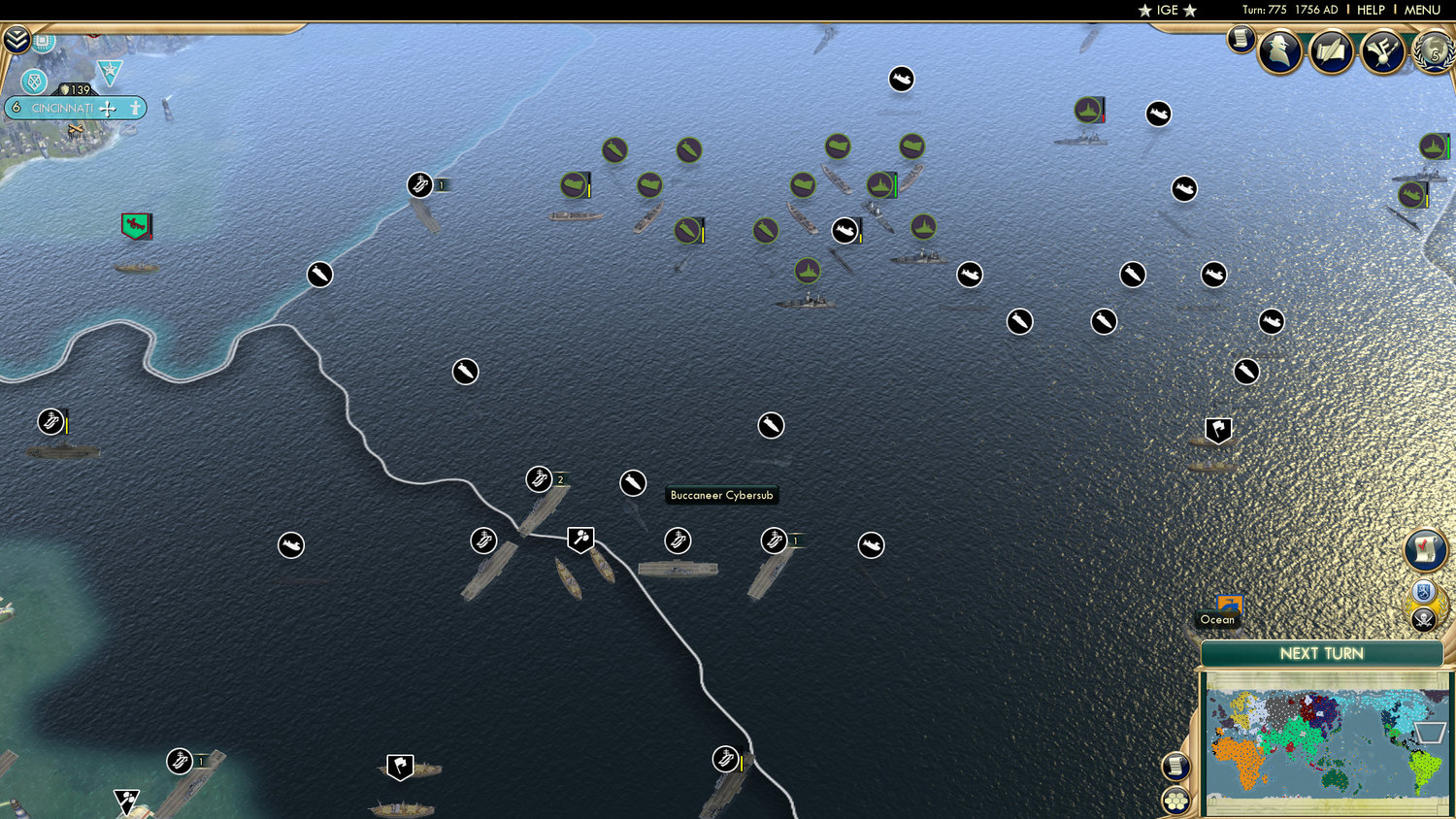Click the pirate skull notification icon above minimap
1456x819 pixels.
[1423, 619]
